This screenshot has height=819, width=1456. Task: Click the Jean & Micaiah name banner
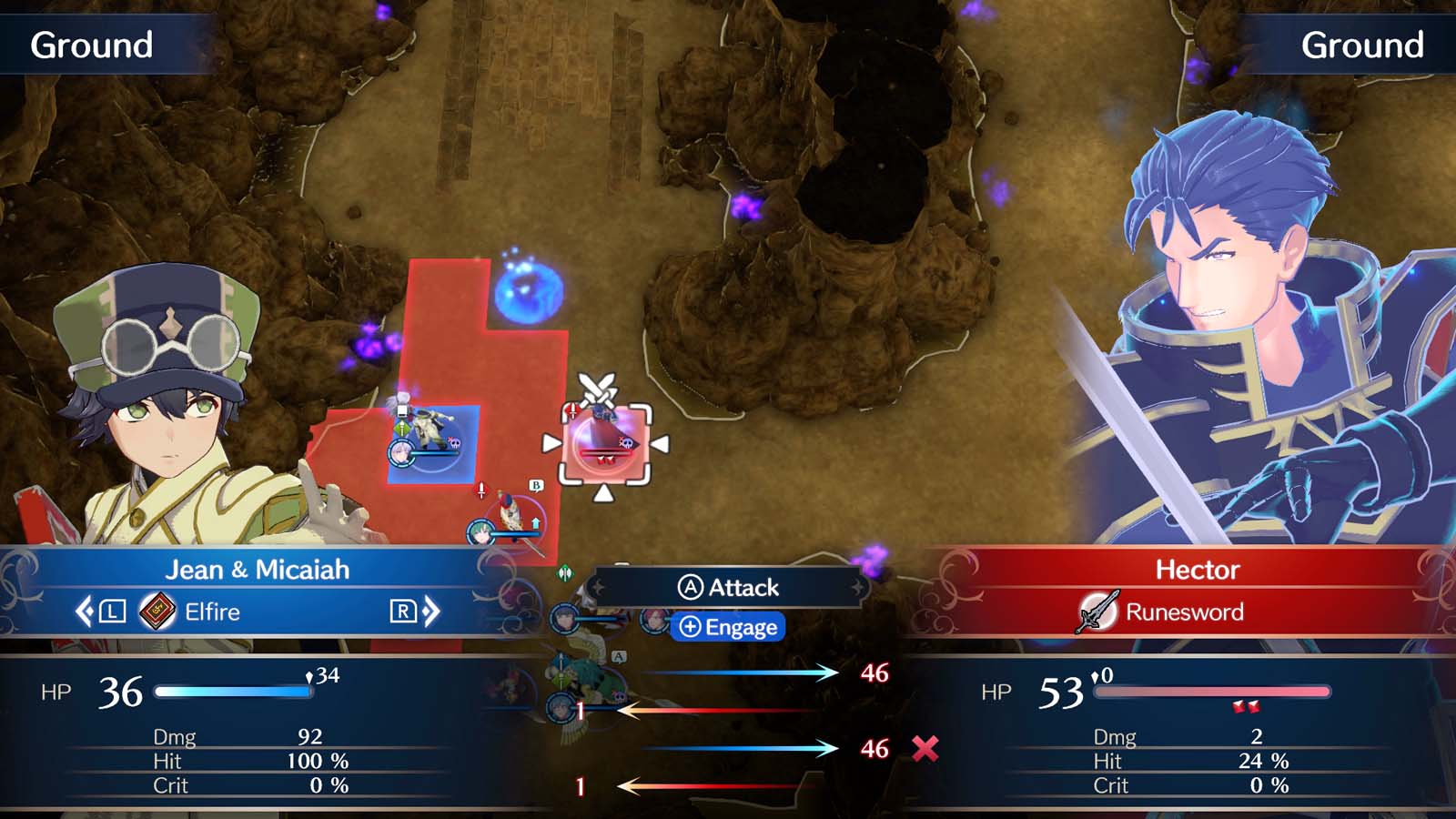pos(259,569)
